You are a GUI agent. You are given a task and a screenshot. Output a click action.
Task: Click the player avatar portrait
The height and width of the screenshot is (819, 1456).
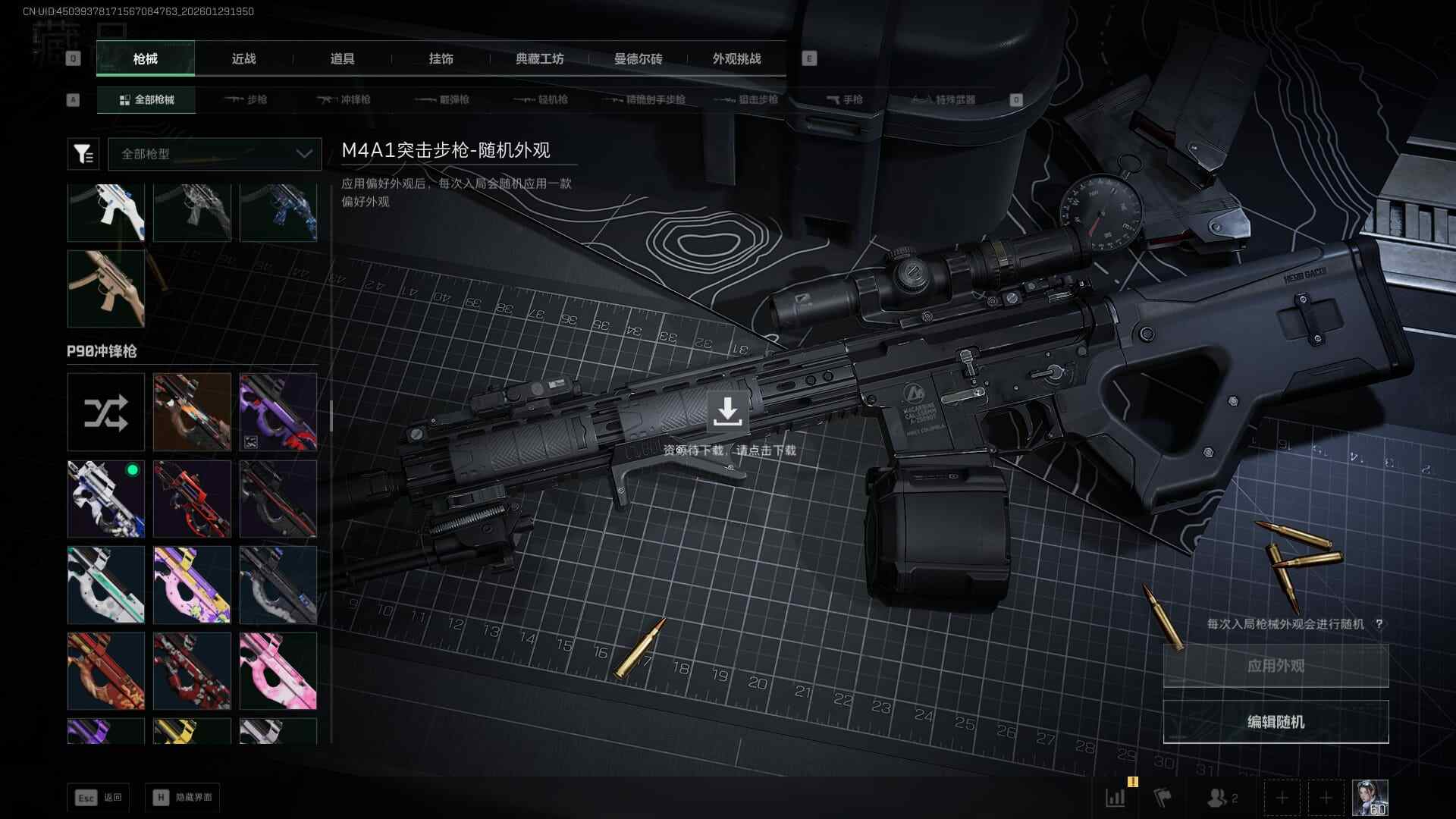click(1370, 798)
